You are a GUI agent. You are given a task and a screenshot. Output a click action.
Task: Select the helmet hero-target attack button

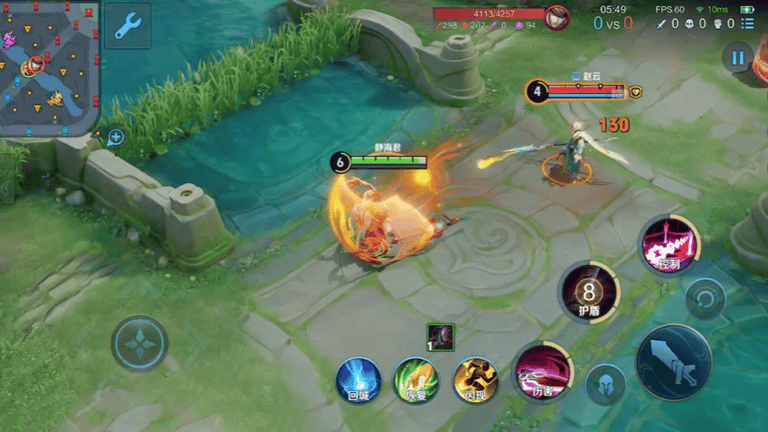click(606, 385)
